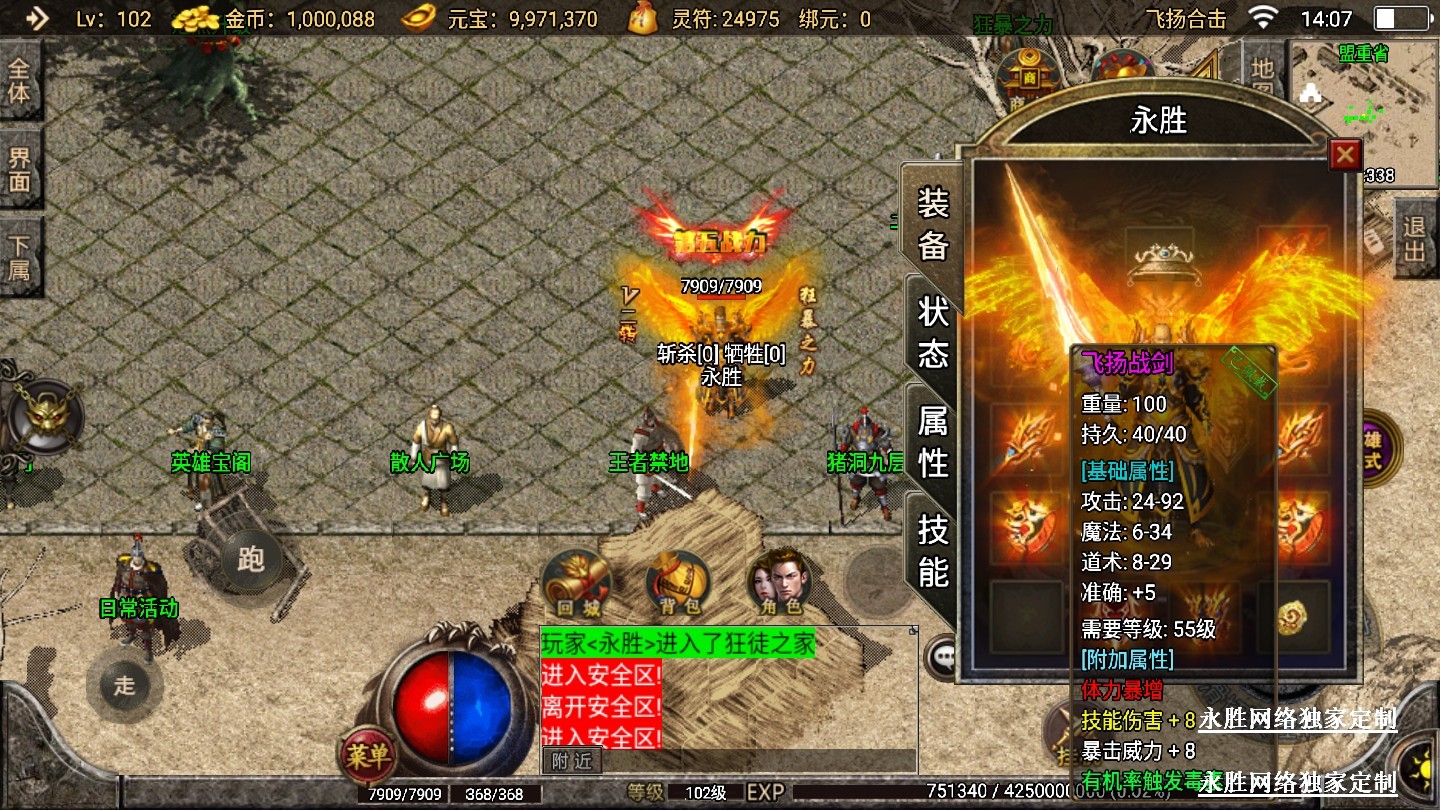Click the 退出 exit button
The height and width of the screenshot is (810, 1440).
click(1415, 238)
